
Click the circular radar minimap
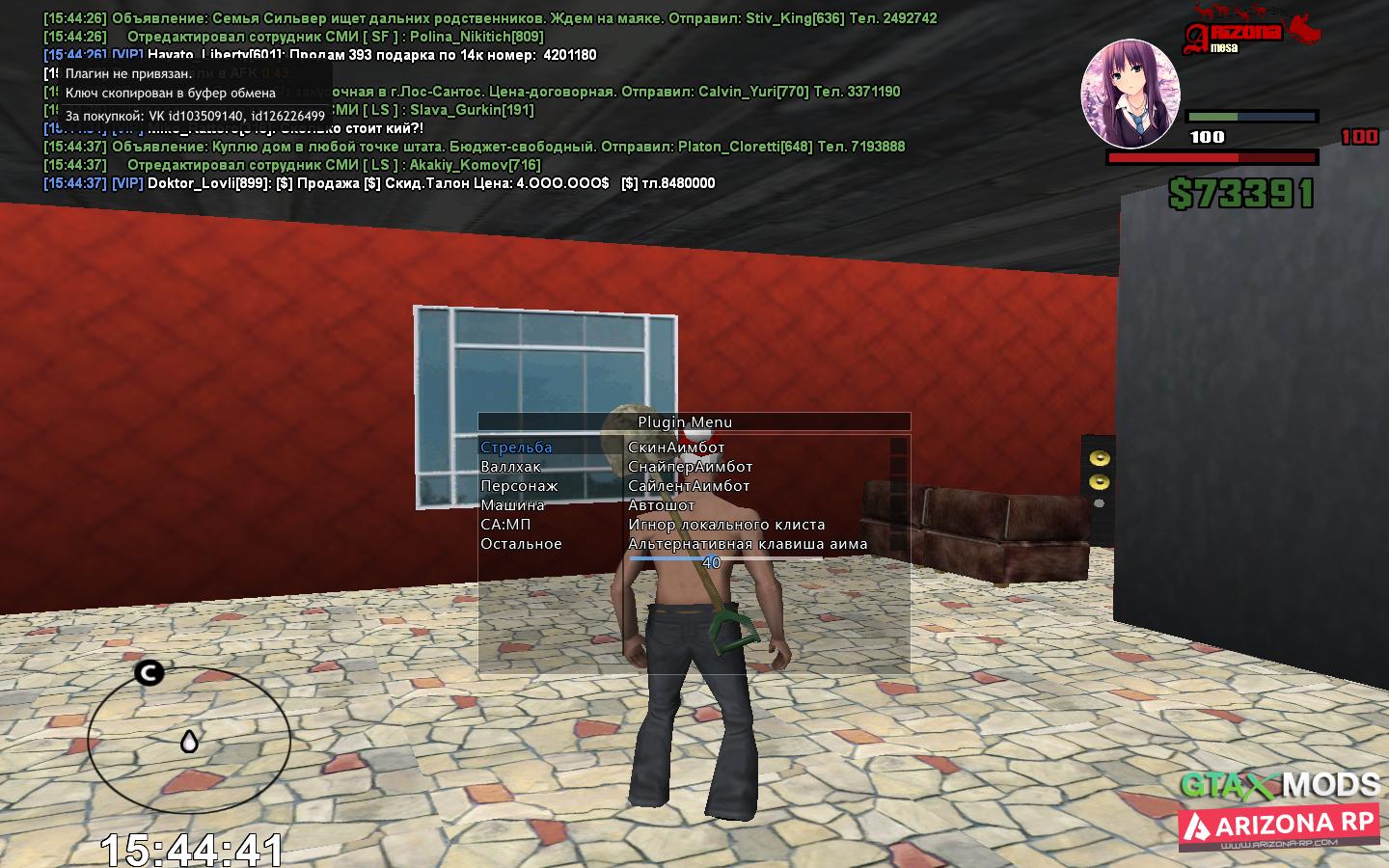click(x=189, y=740)
